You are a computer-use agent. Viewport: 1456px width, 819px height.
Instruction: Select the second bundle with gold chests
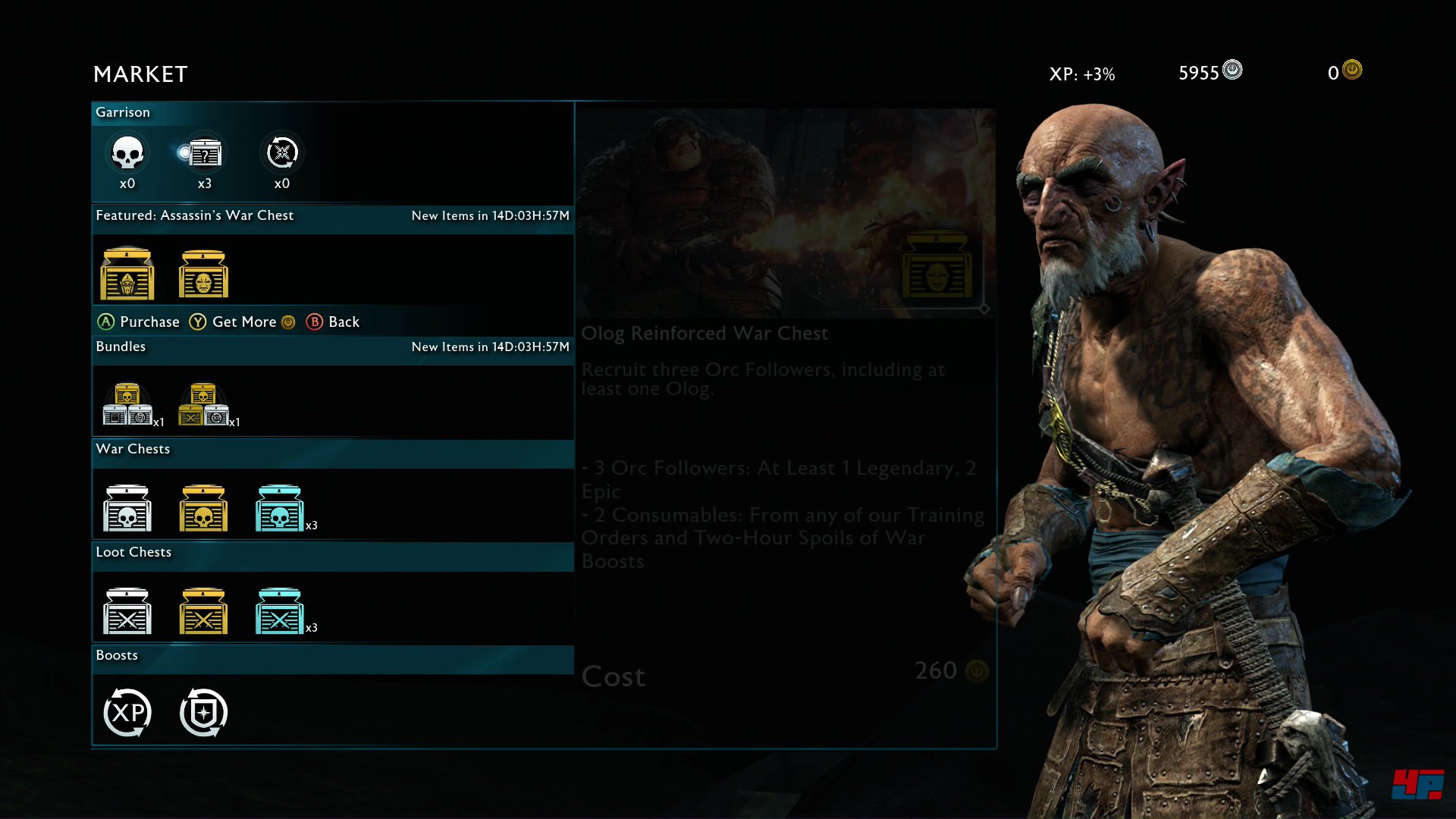pos(203,405)
